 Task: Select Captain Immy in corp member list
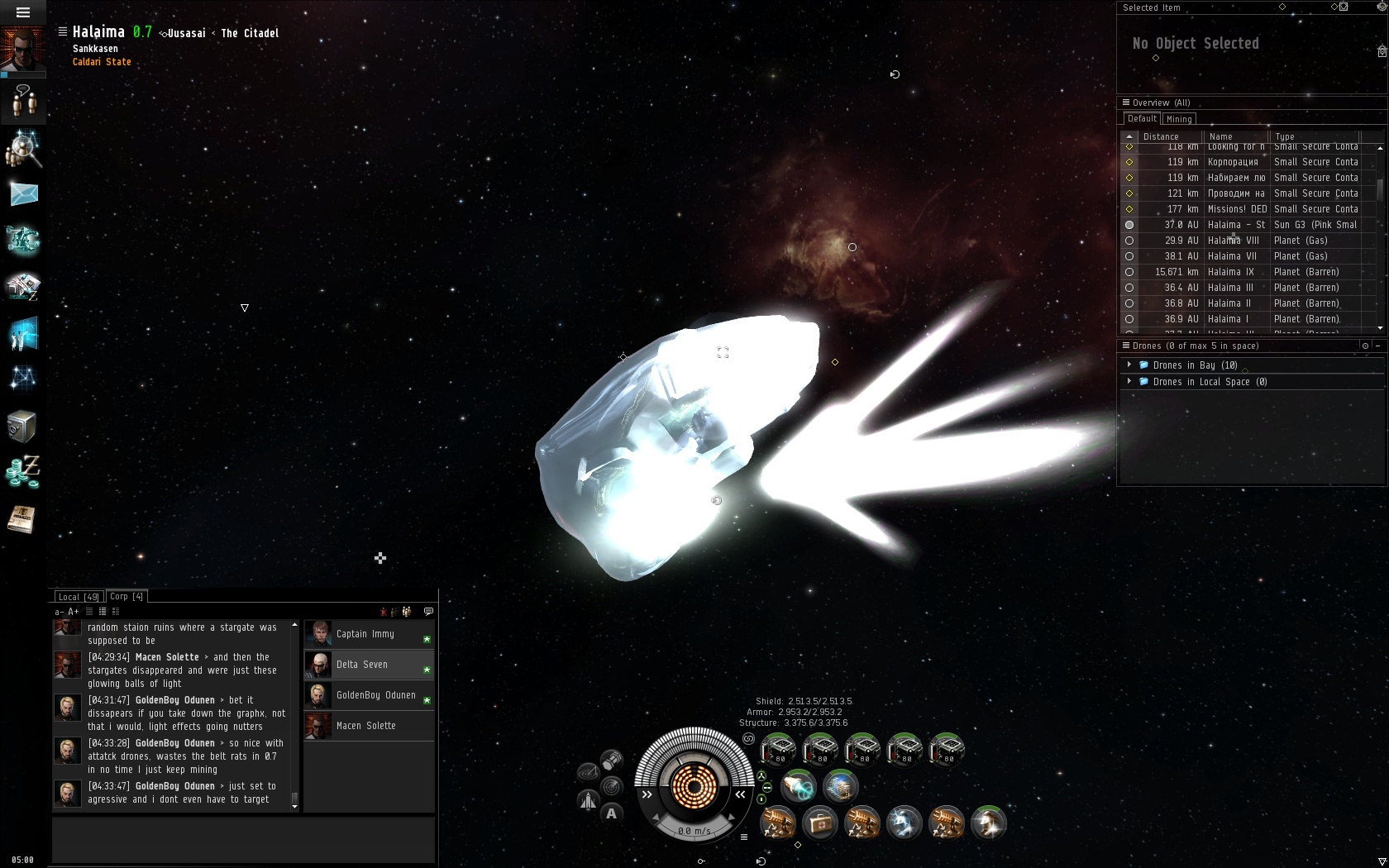click(x=365, y=634)
